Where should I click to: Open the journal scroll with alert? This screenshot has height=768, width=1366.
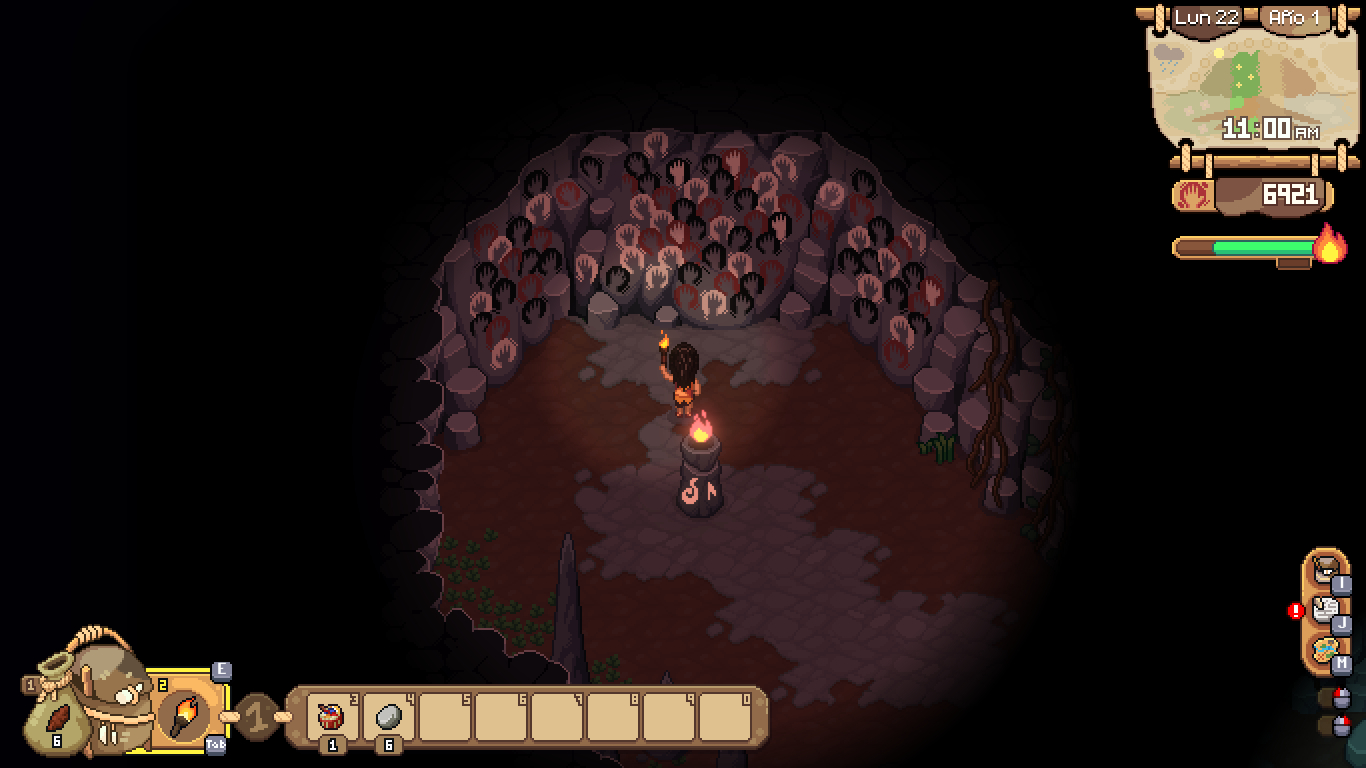pyautogui.click(x=1325, y=609)
